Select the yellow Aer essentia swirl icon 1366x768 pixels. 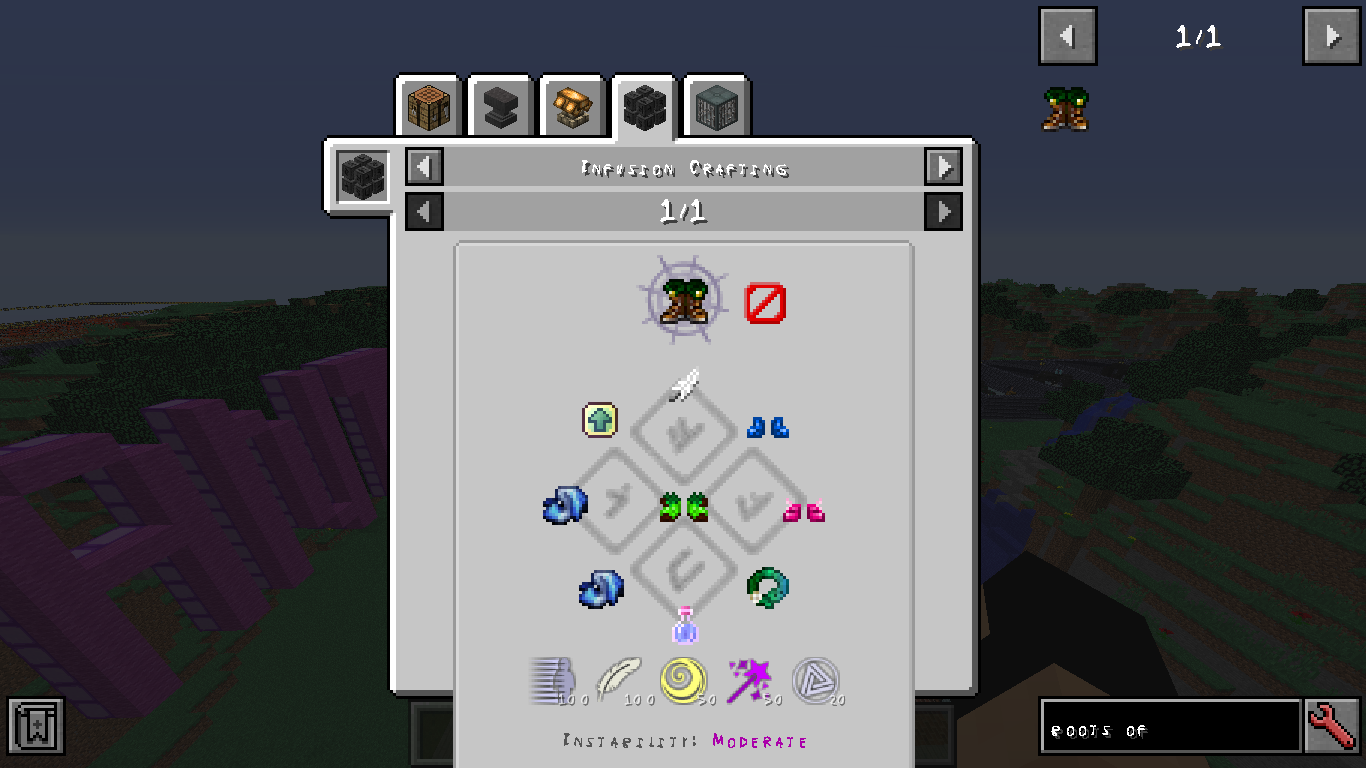coord(685,680)
